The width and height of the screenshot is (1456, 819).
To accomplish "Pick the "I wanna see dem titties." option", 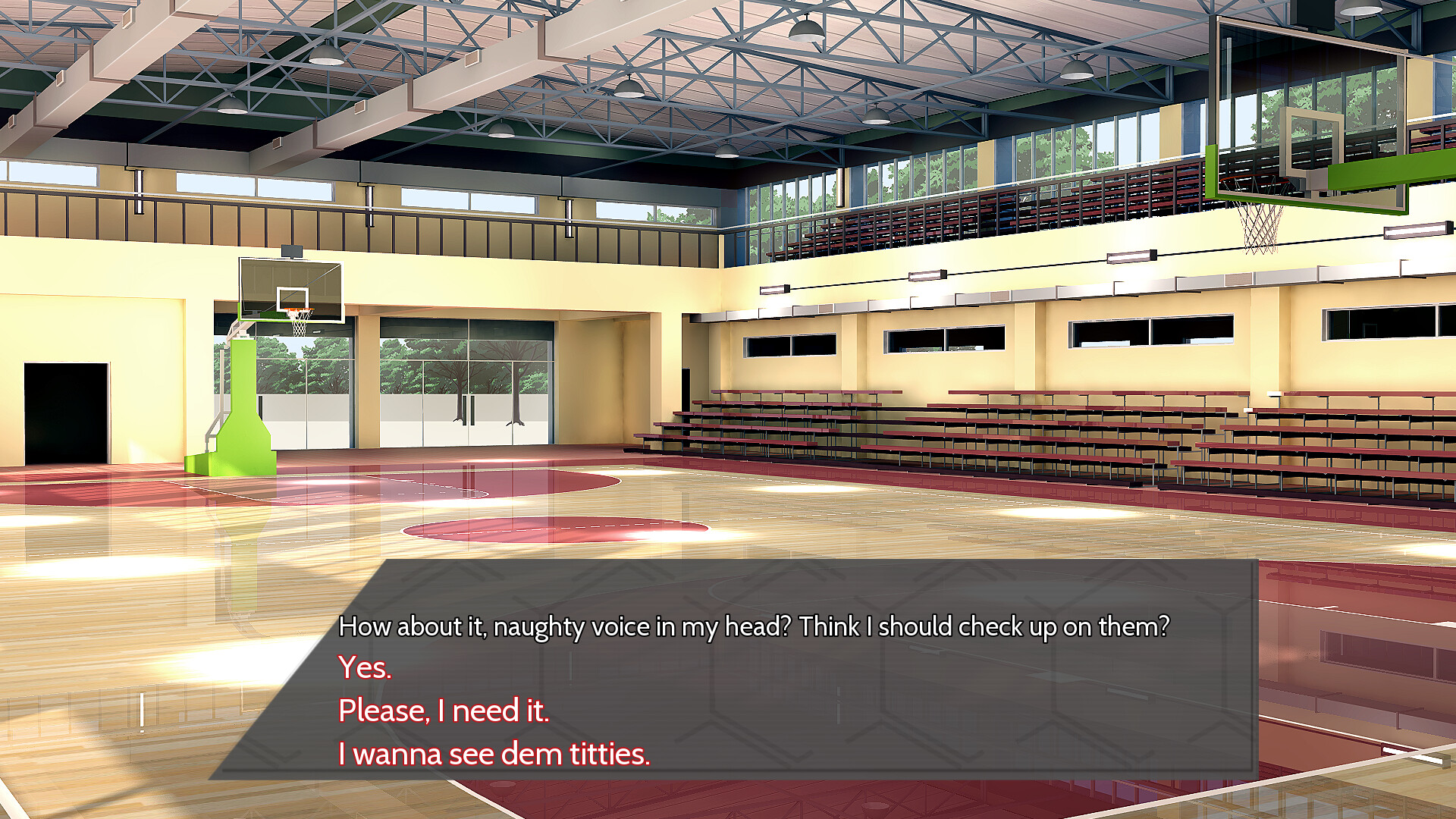I will coord(494,754).
